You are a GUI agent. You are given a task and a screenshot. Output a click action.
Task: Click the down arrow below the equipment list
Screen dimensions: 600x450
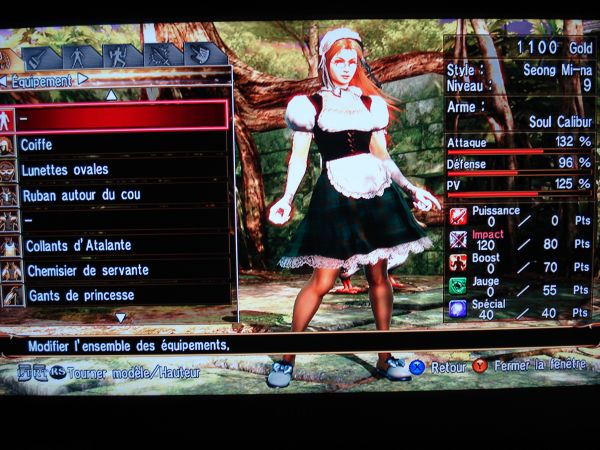[120, 317]
